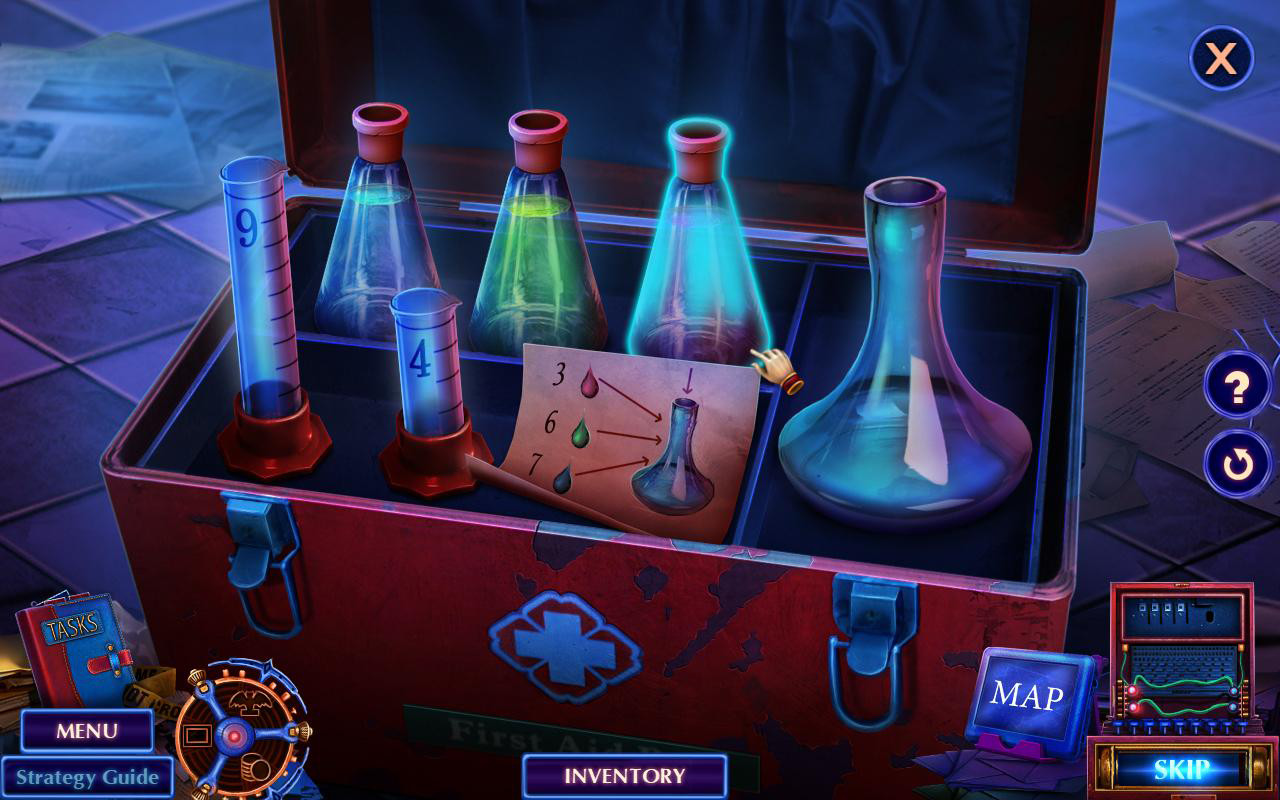Open the INVENTORY
This screenshot has height=800, width=1280.
625,775
